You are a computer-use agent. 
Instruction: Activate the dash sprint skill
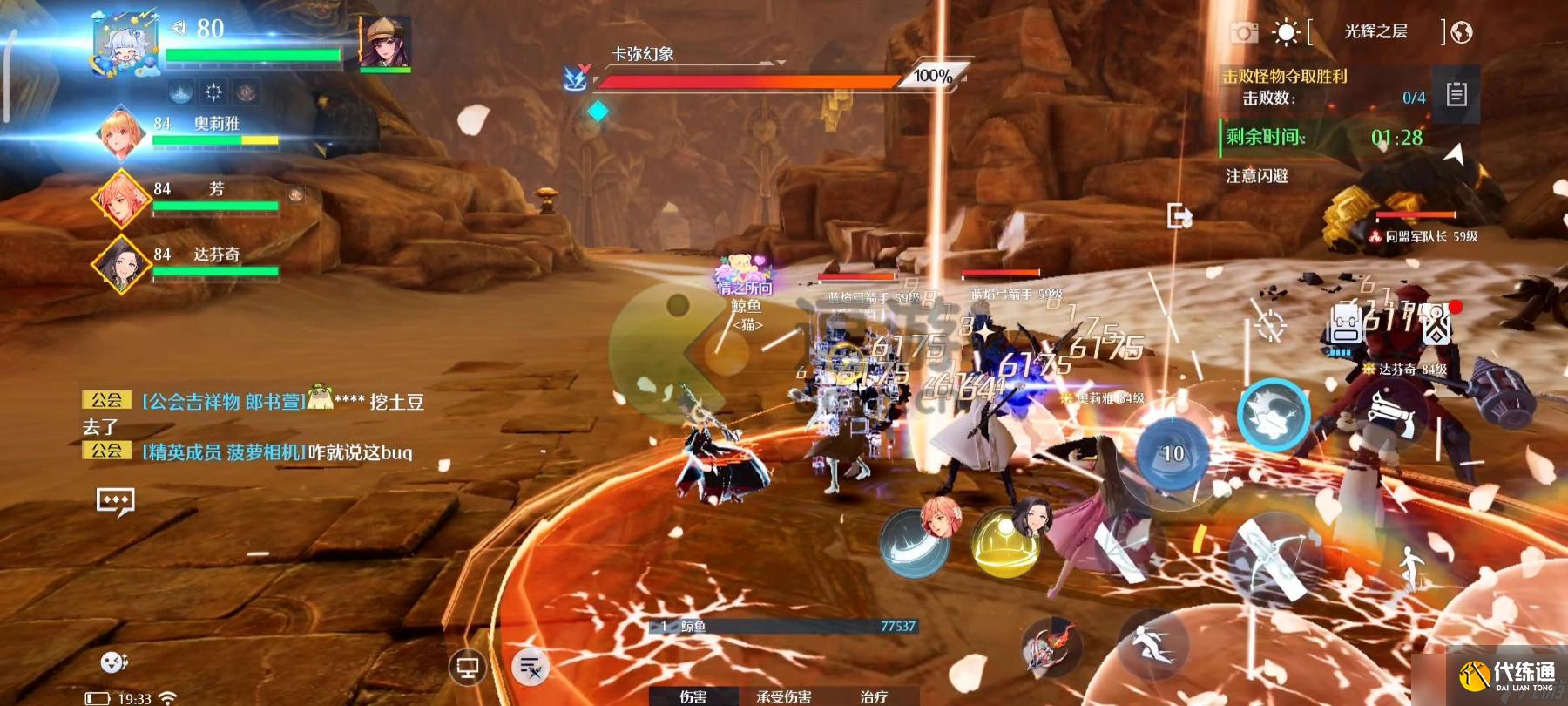(1151, 642)
